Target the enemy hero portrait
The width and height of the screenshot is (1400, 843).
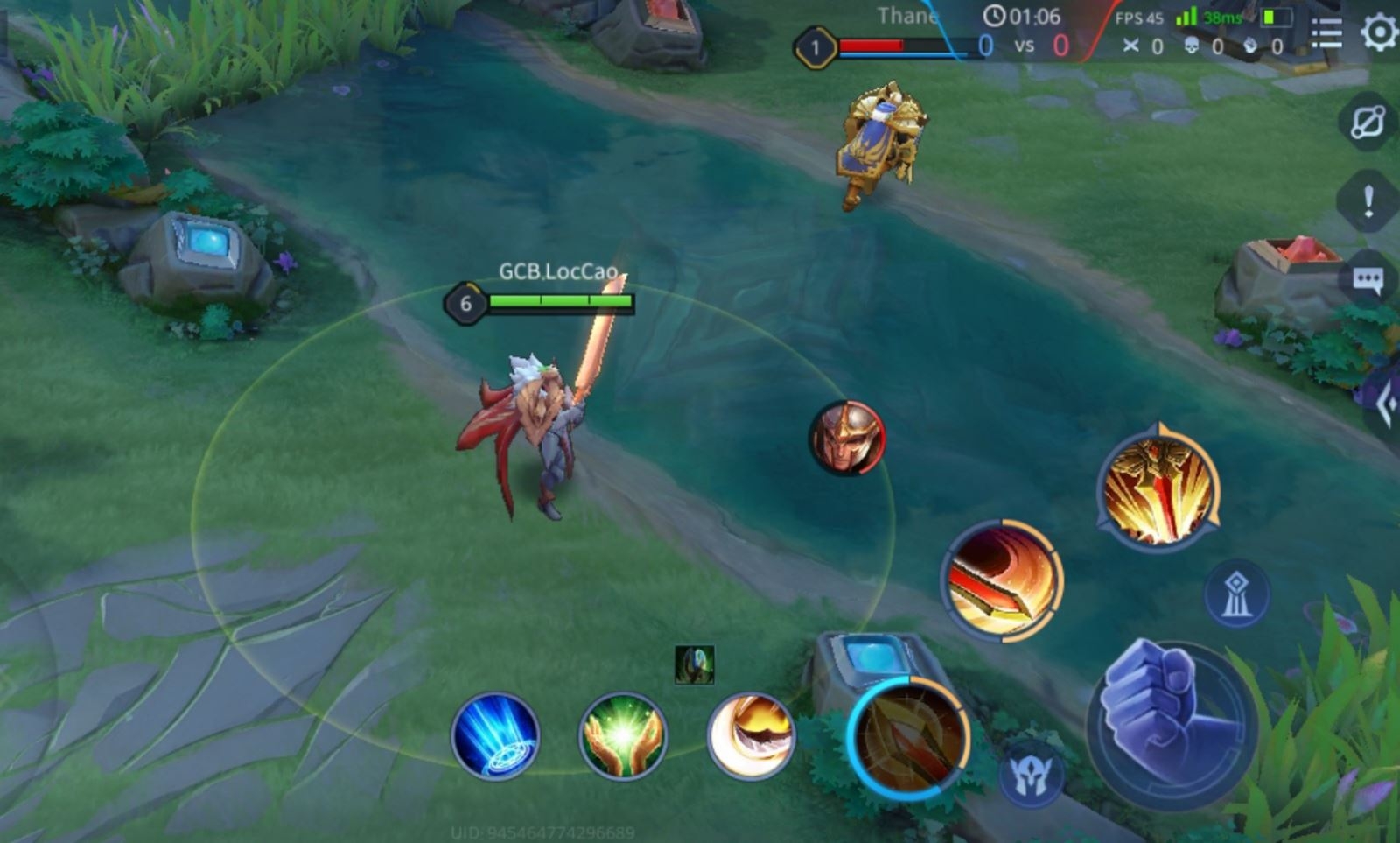(x=847, y=438)
